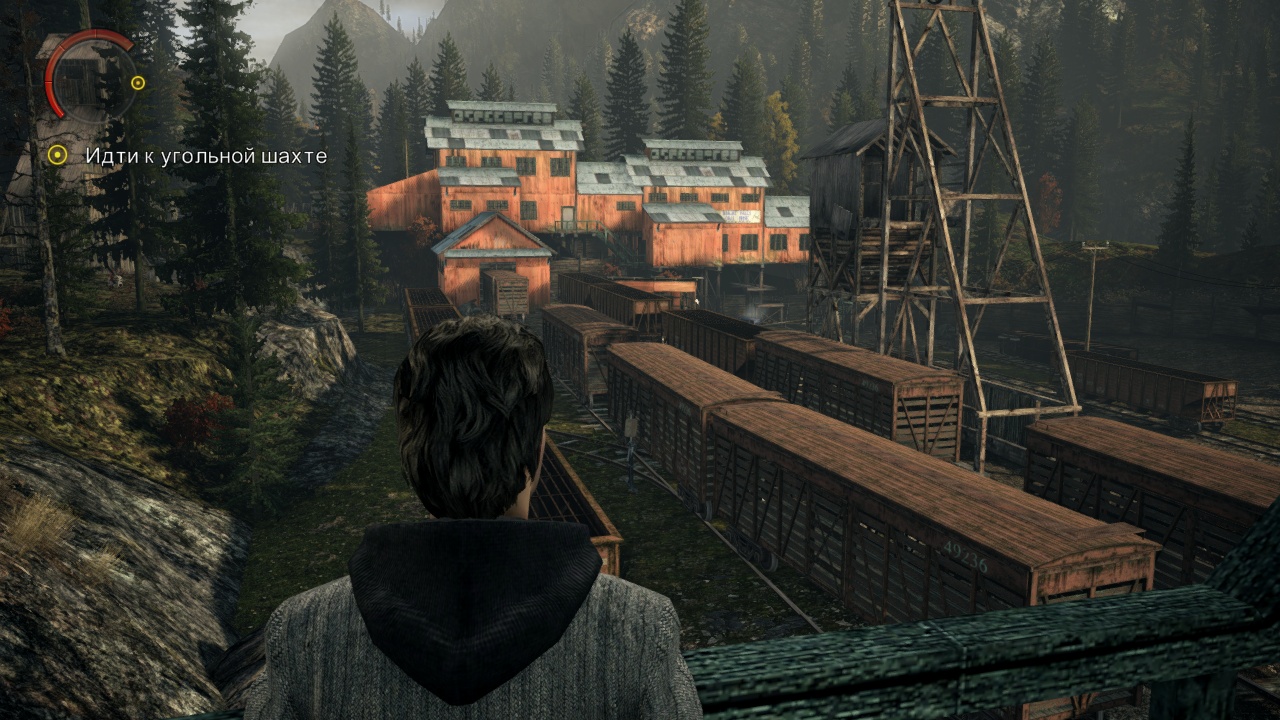Select the objective 'Идти к угольной шахте'
Viewport: 1280px width, 720px height.
[205, 156]
